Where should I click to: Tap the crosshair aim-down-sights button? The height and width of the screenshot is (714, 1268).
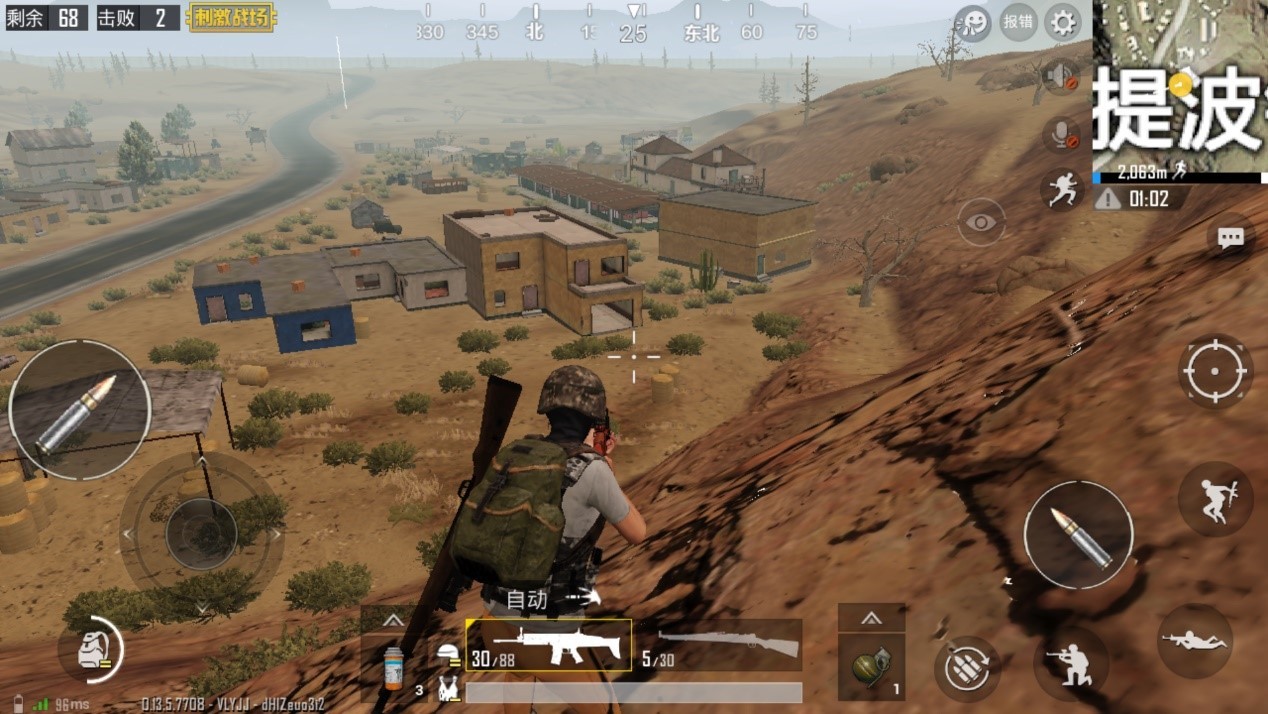(x=1215, y=371)
